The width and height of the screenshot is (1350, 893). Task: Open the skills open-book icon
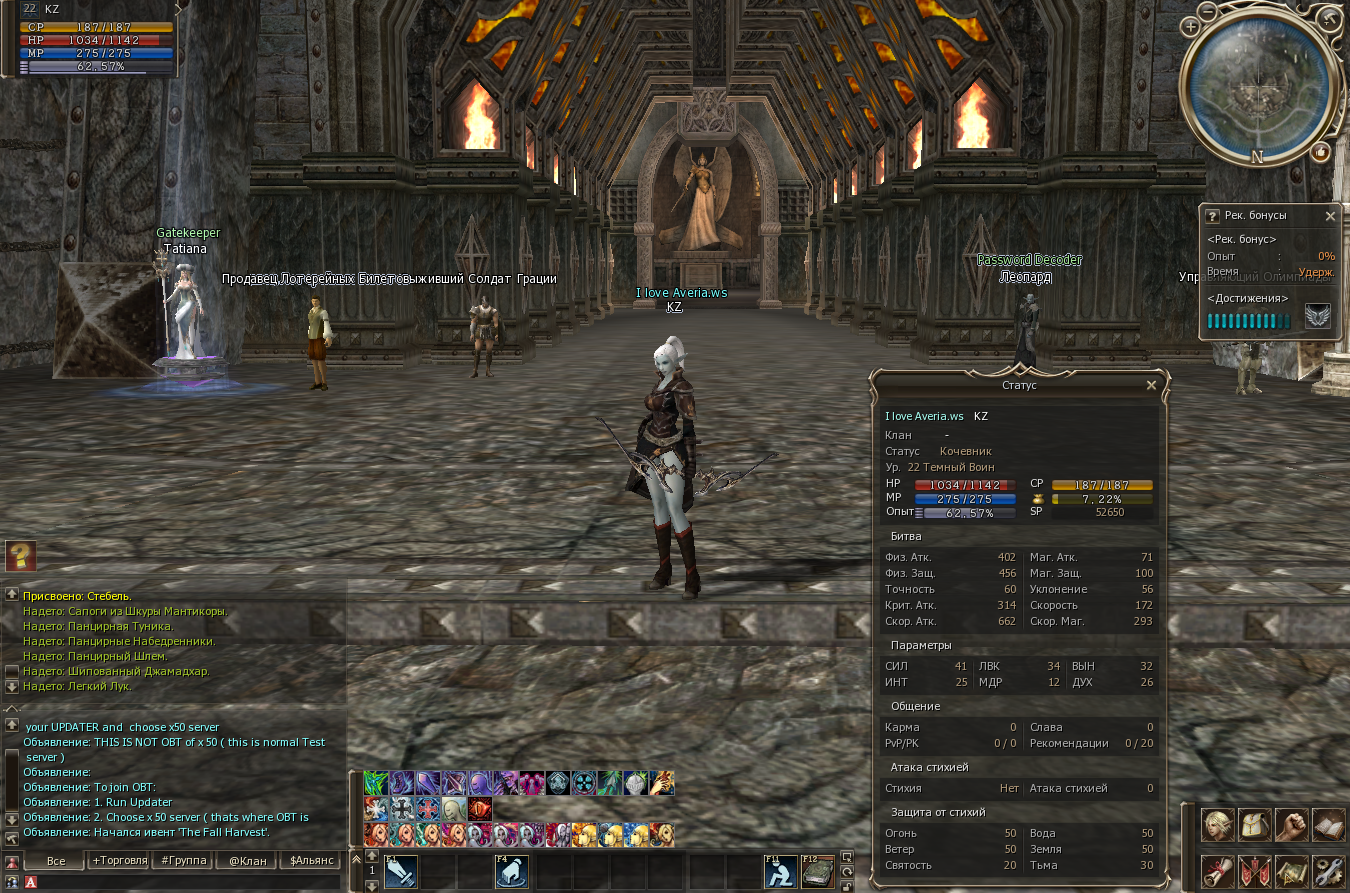coord(1328,824)
